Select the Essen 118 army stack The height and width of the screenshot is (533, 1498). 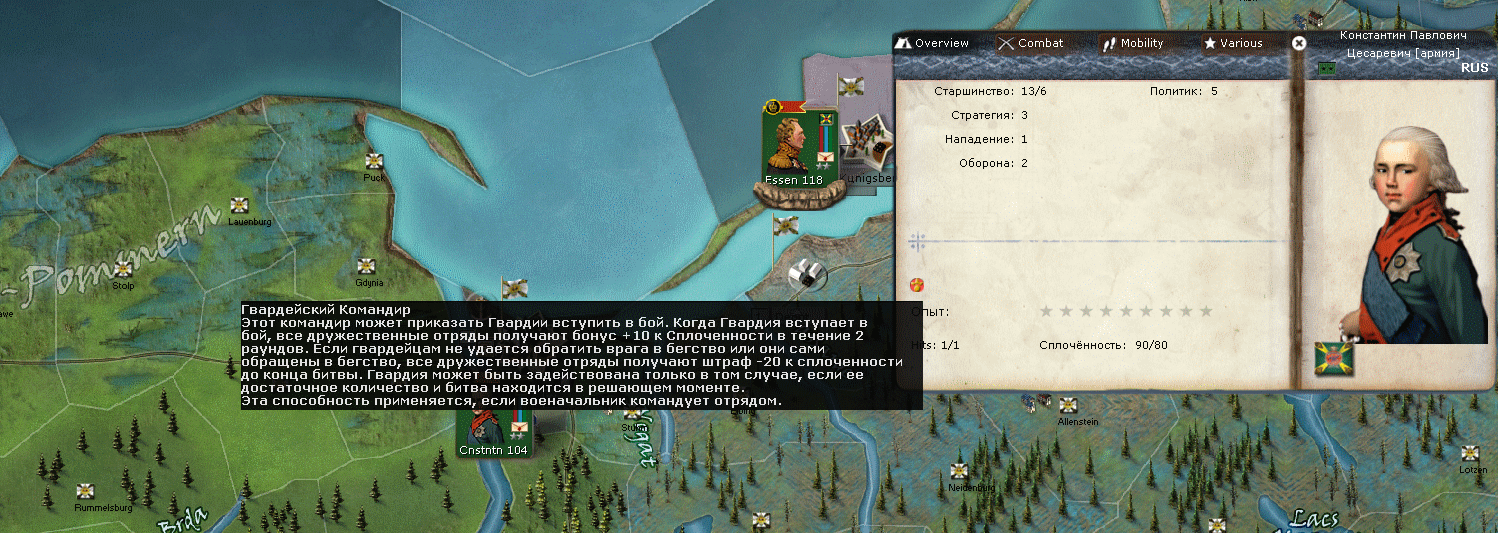(x=793, y=146)
